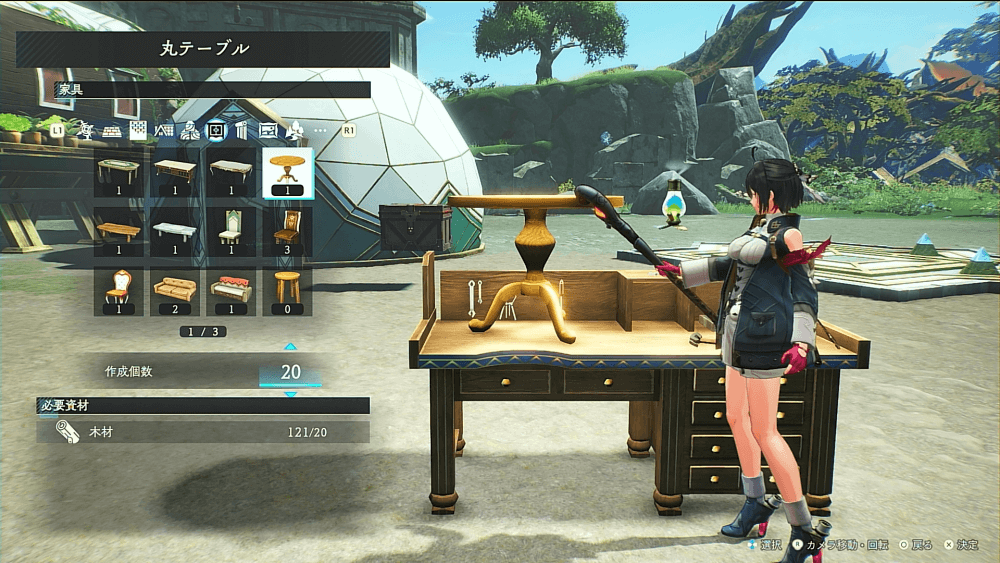The width and height of the screenshot is (1000, 563).
Task: Choose the green-topped table slot
Action: pos(119,173)
